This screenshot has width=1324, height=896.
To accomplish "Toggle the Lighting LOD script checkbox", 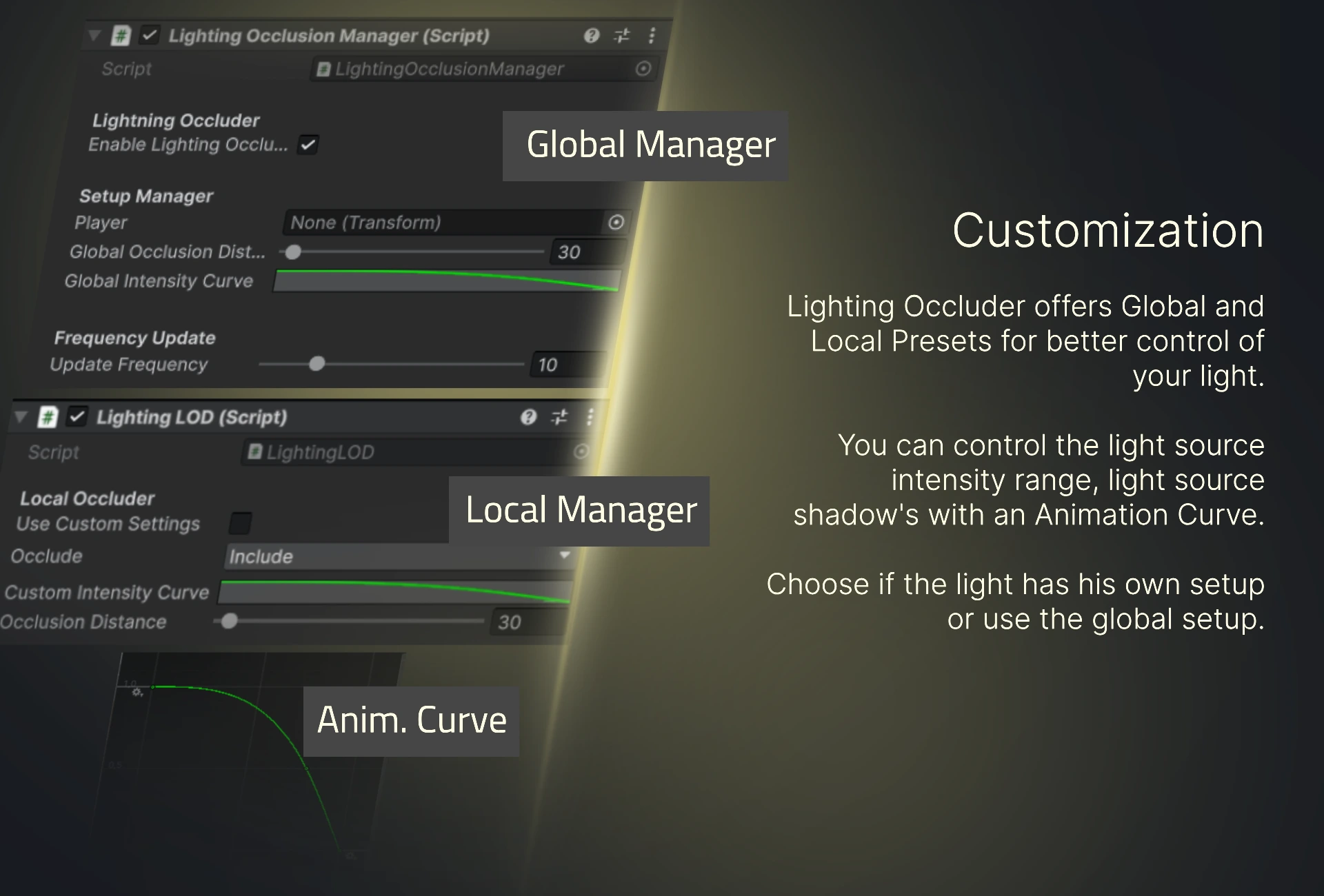I will tap(77, 416).
